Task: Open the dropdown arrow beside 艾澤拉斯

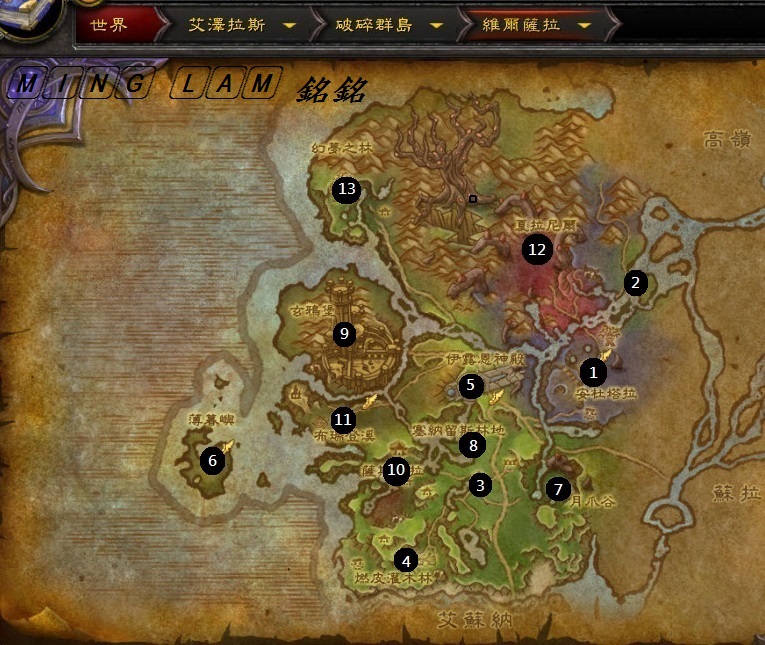Action: [289, 26]
